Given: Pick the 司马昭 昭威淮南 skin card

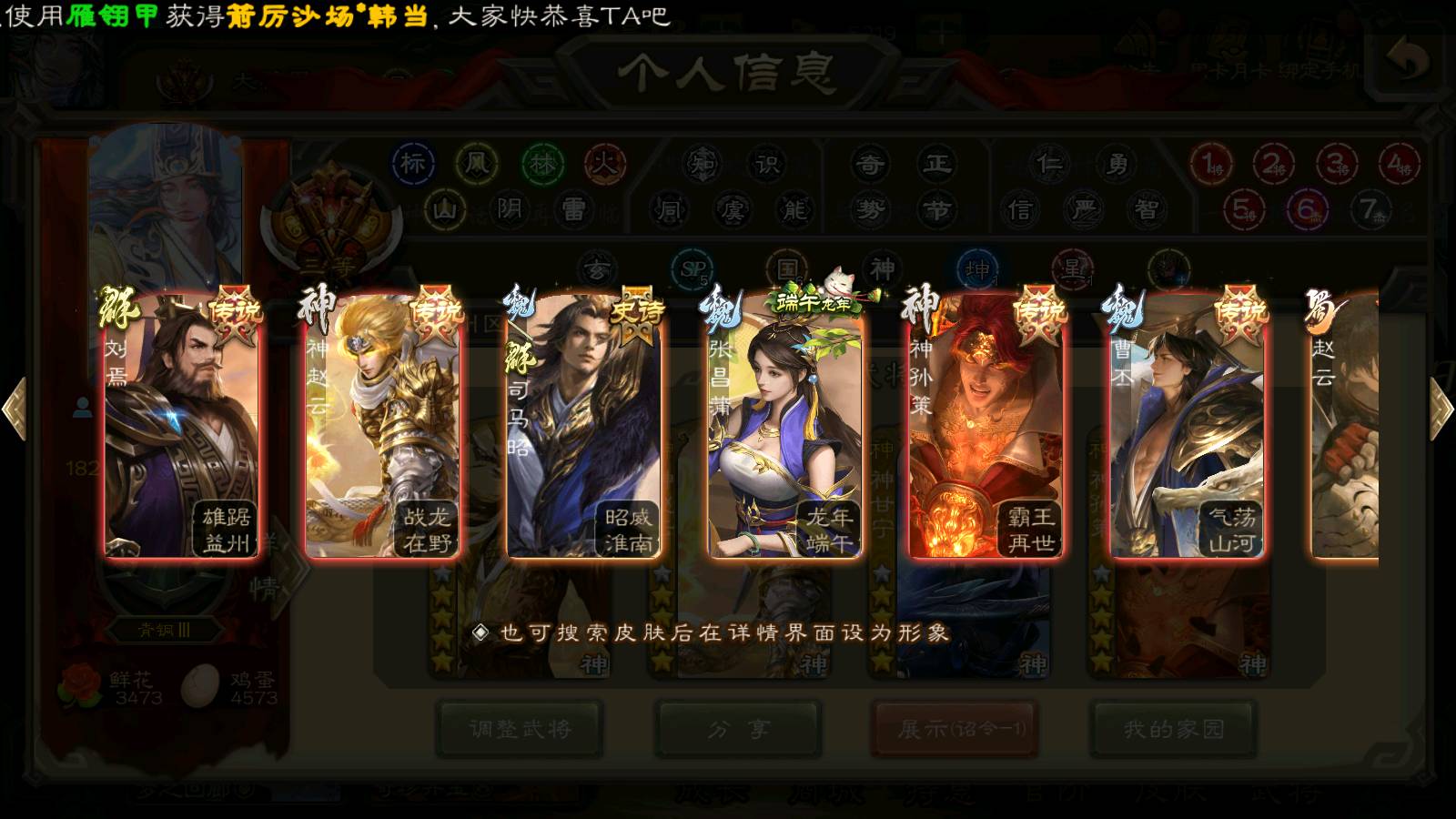Looking at the screenshot, I should [583, 426].
